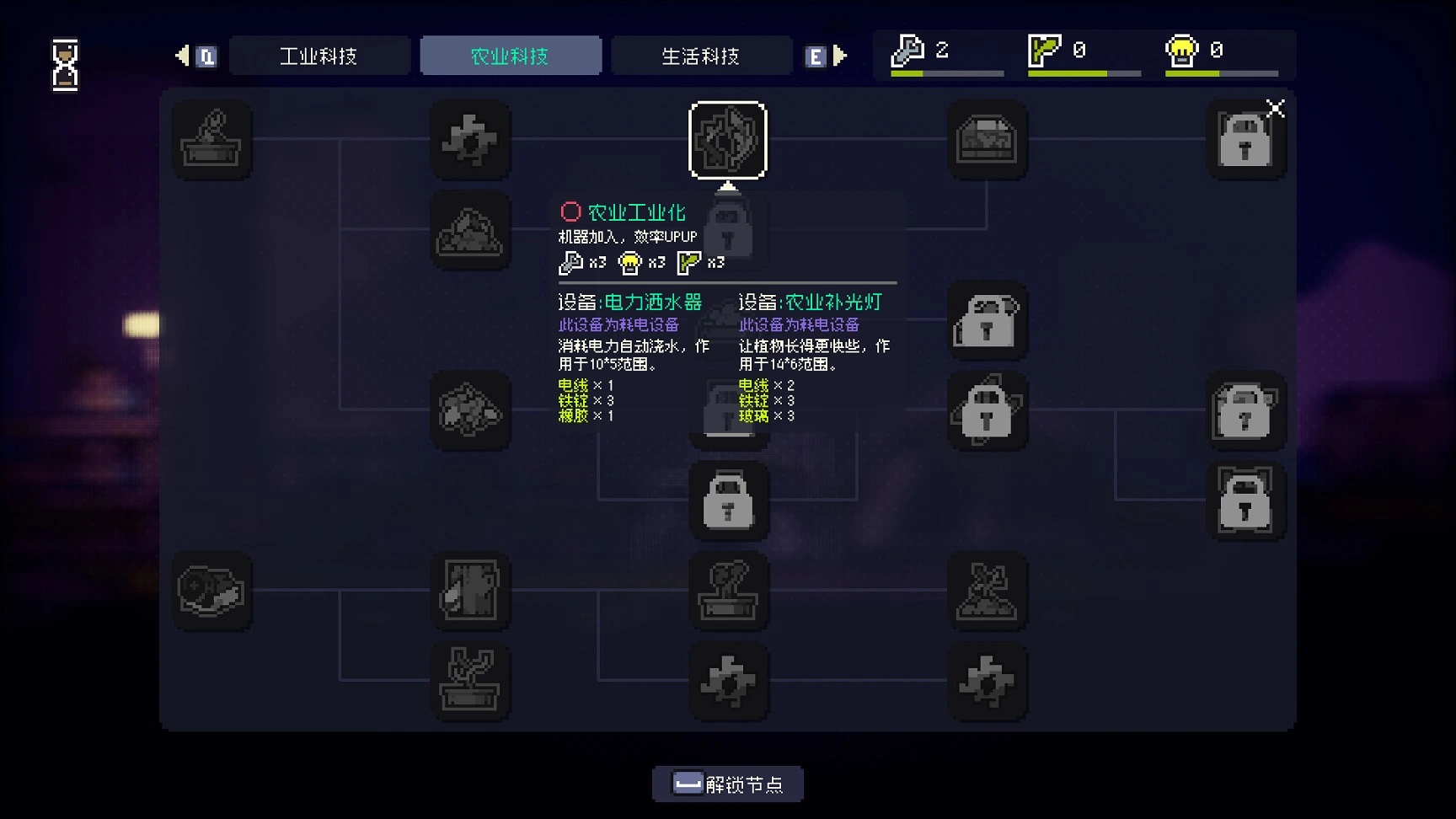Switch to the 工业科技 tab
Image resolution: width=1456 pixels, height=819 pixels.
[x=319, y=56]
